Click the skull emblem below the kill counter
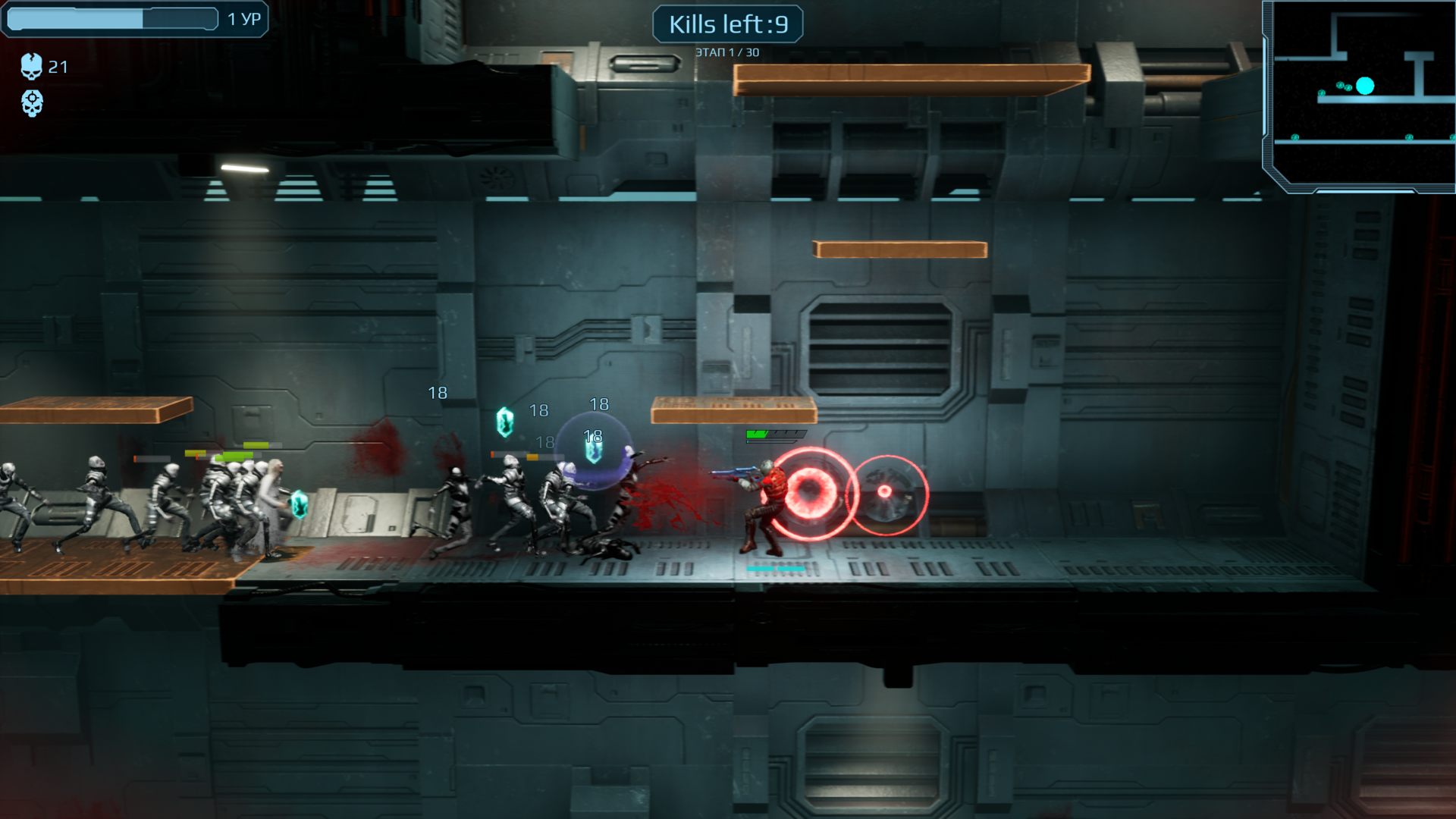 [x=32, y=103]
